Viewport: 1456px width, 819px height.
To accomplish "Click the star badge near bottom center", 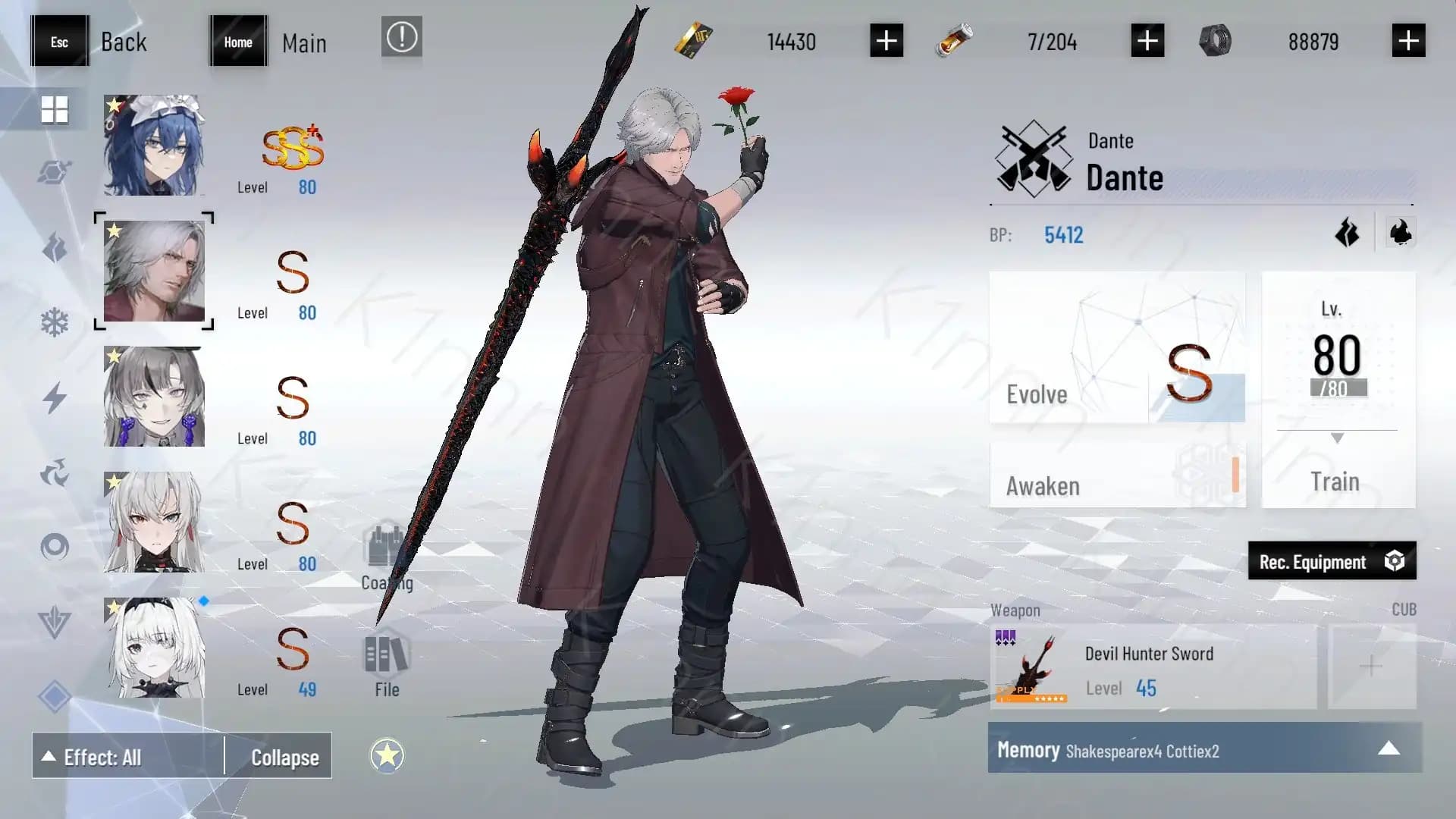I will [x=388, y=755].
